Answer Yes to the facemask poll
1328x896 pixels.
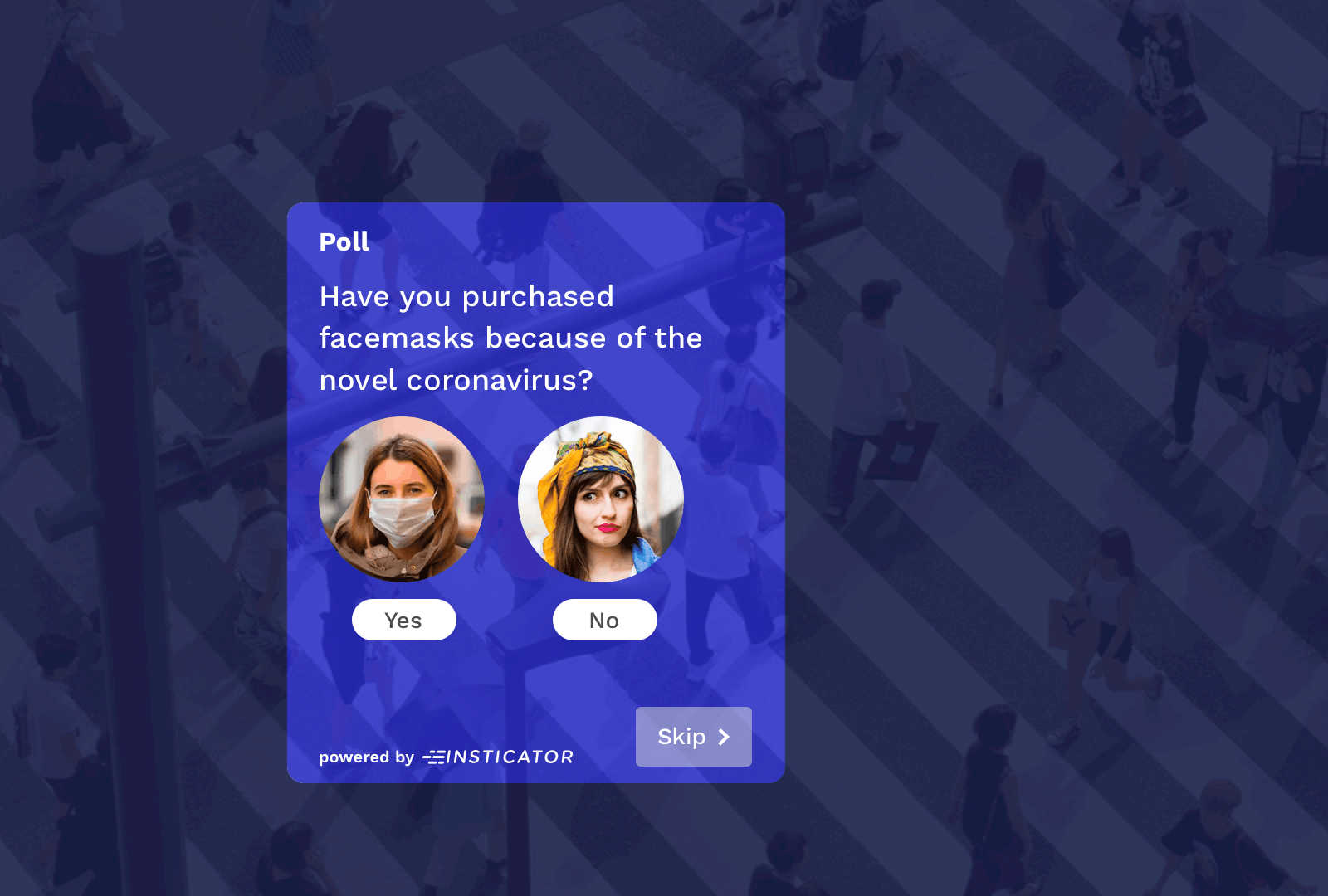coord(404,620)
